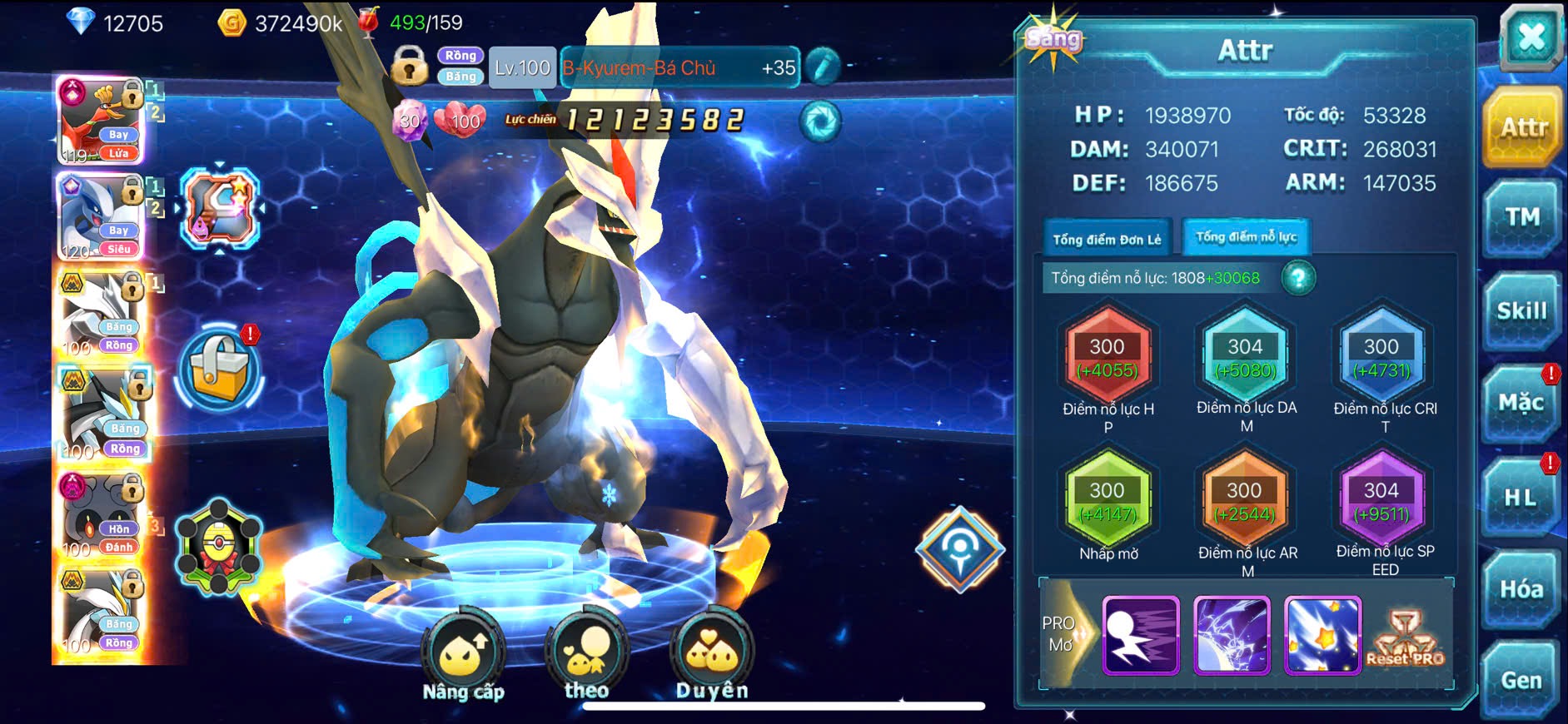The height and width of the screenshot is (724, 1568).
Task: Open the Skill side tab
Action: point(1521,311)
